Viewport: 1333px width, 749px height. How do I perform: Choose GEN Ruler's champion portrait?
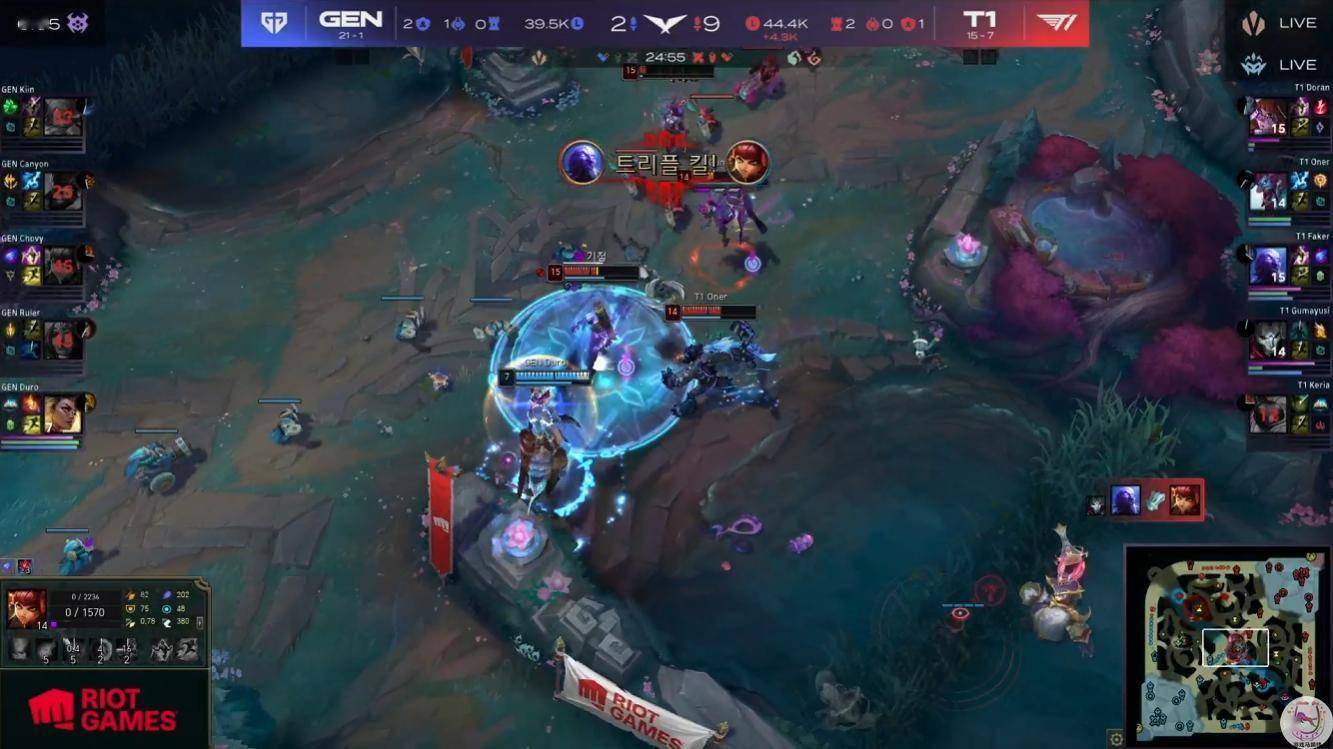click(62, 340)
